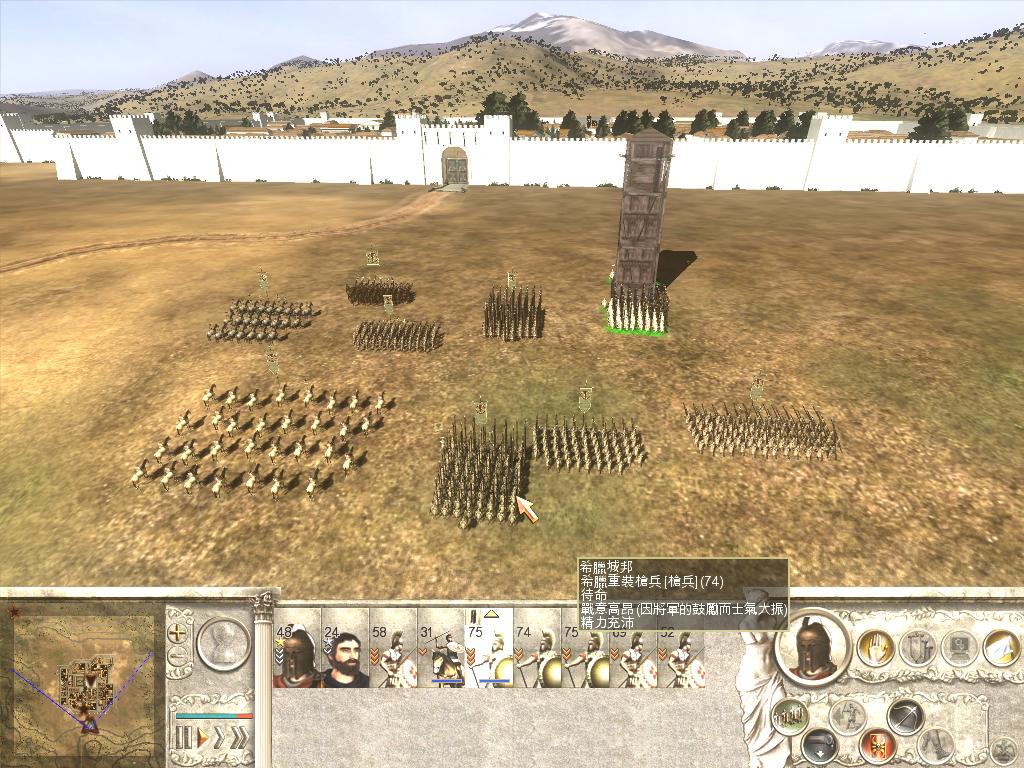Set triple-chevron maximum battle speed
The image size is (1024, 768).
240,738
